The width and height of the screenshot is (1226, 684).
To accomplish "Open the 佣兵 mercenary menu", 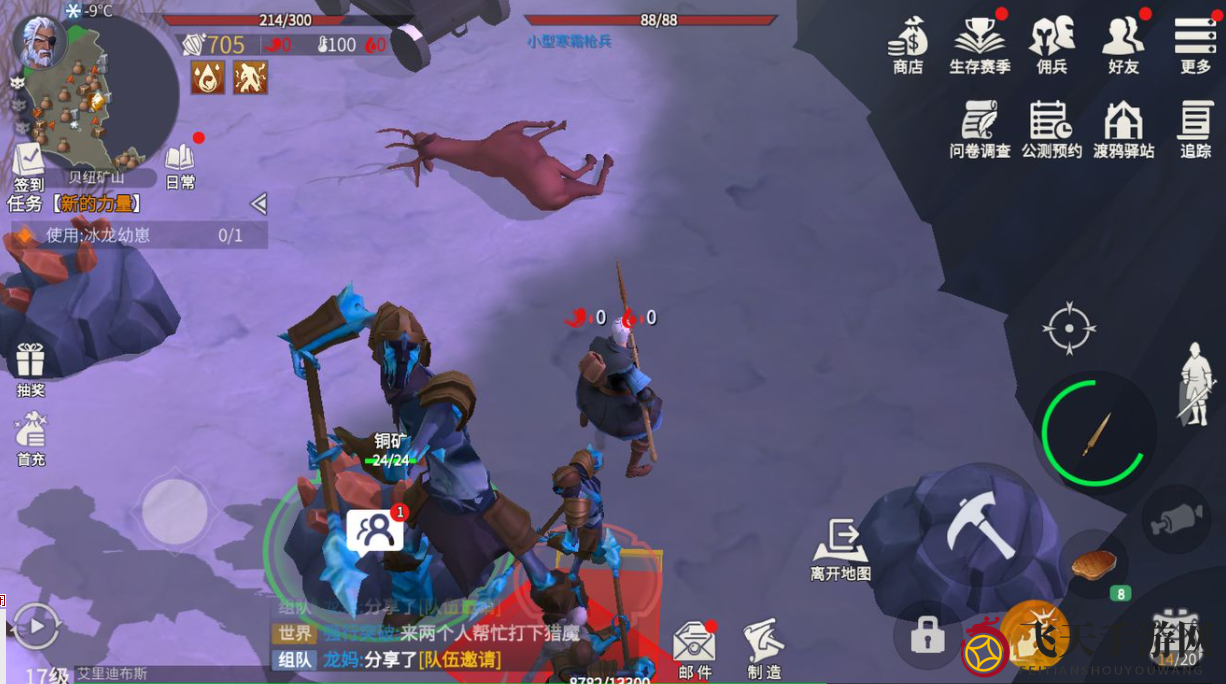I will [x=1051, y=43].
